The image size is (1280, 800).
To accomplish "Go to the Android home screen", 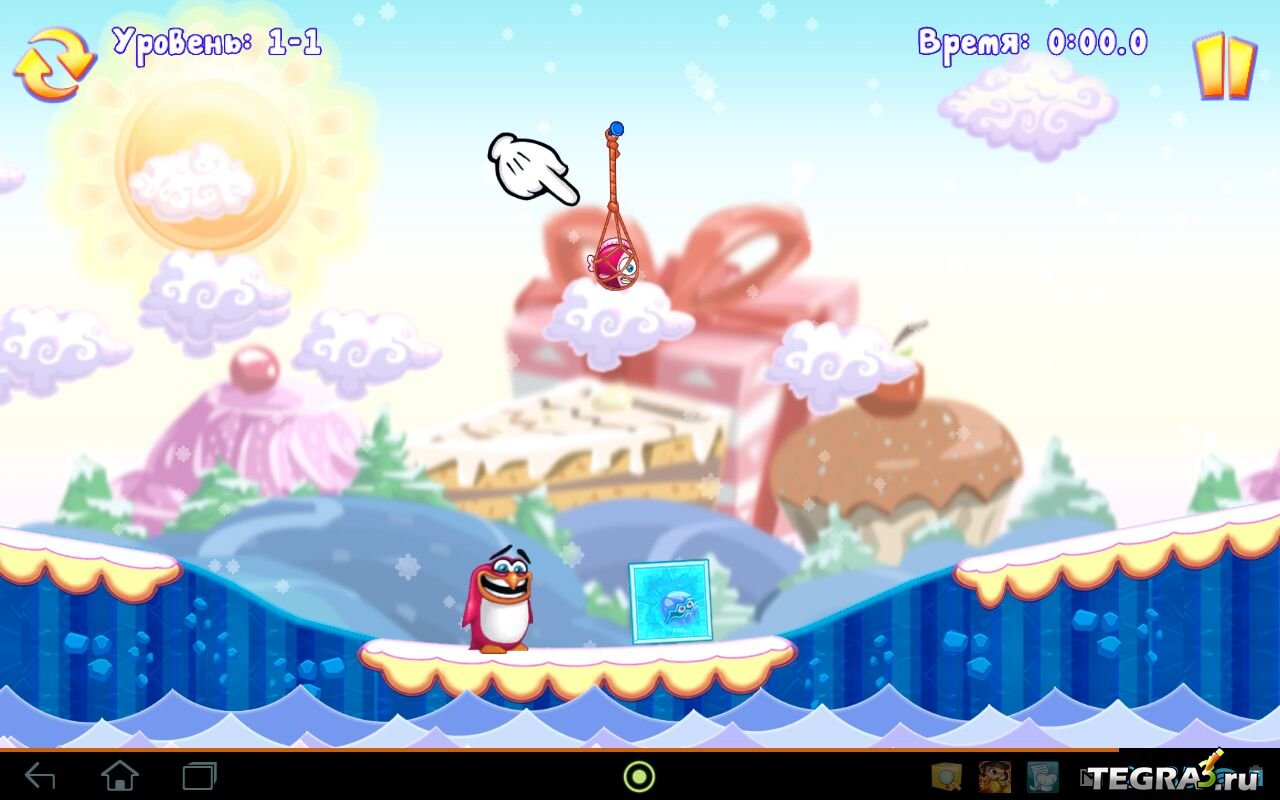I will pyautogui.click(x=119, y=776).
